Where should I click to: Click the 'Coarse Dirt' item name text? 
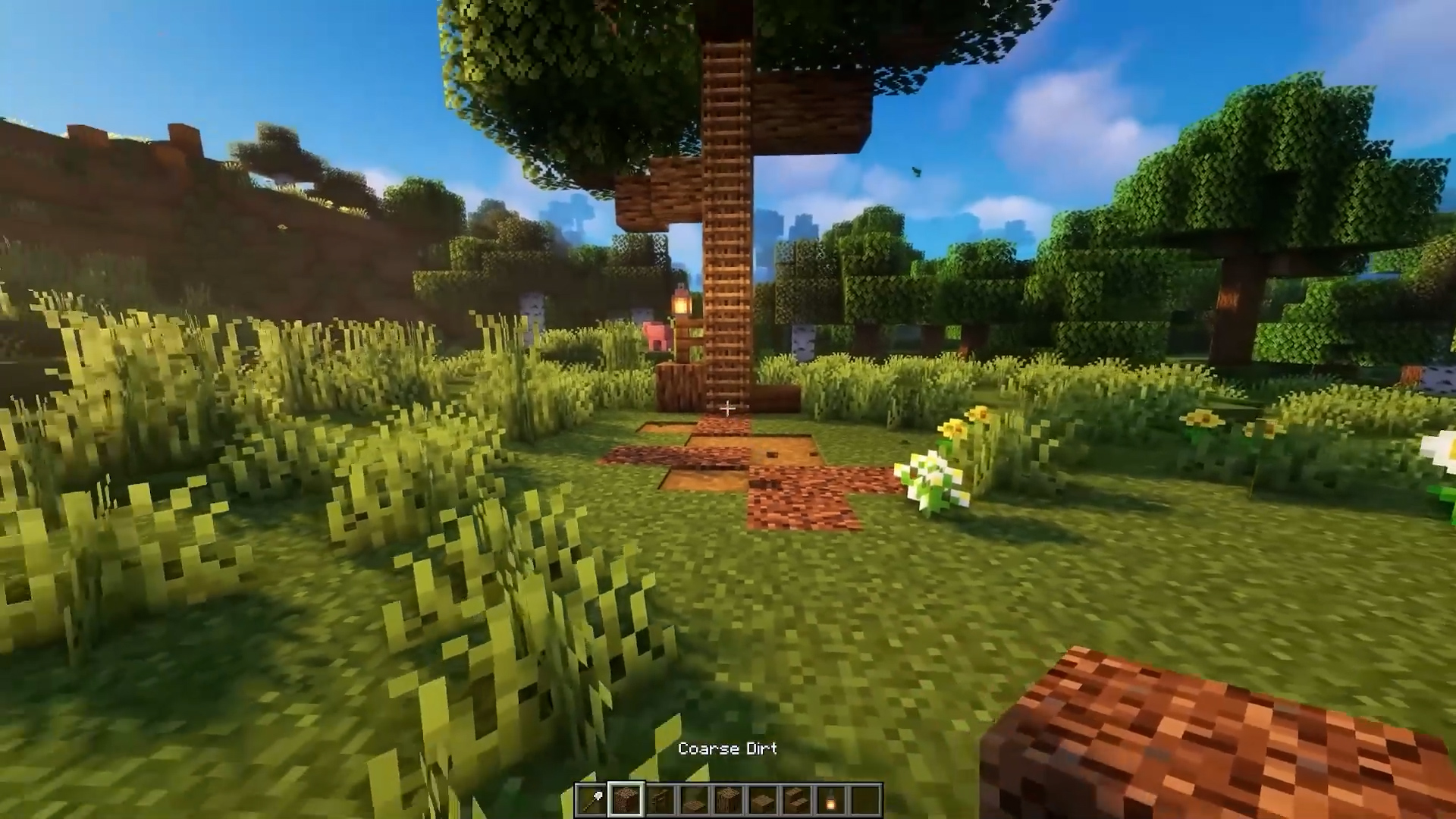point(728,748)
